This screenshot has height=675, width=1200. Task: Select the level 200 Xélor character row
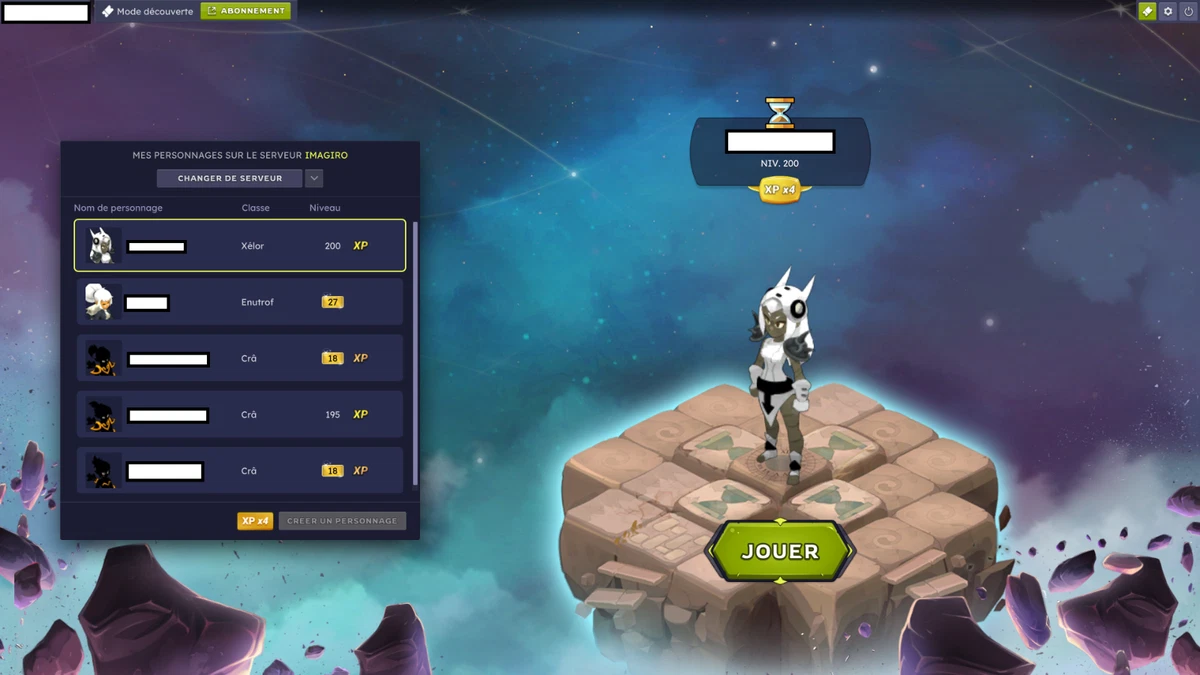pyautogui.click(x=240, y=246)
